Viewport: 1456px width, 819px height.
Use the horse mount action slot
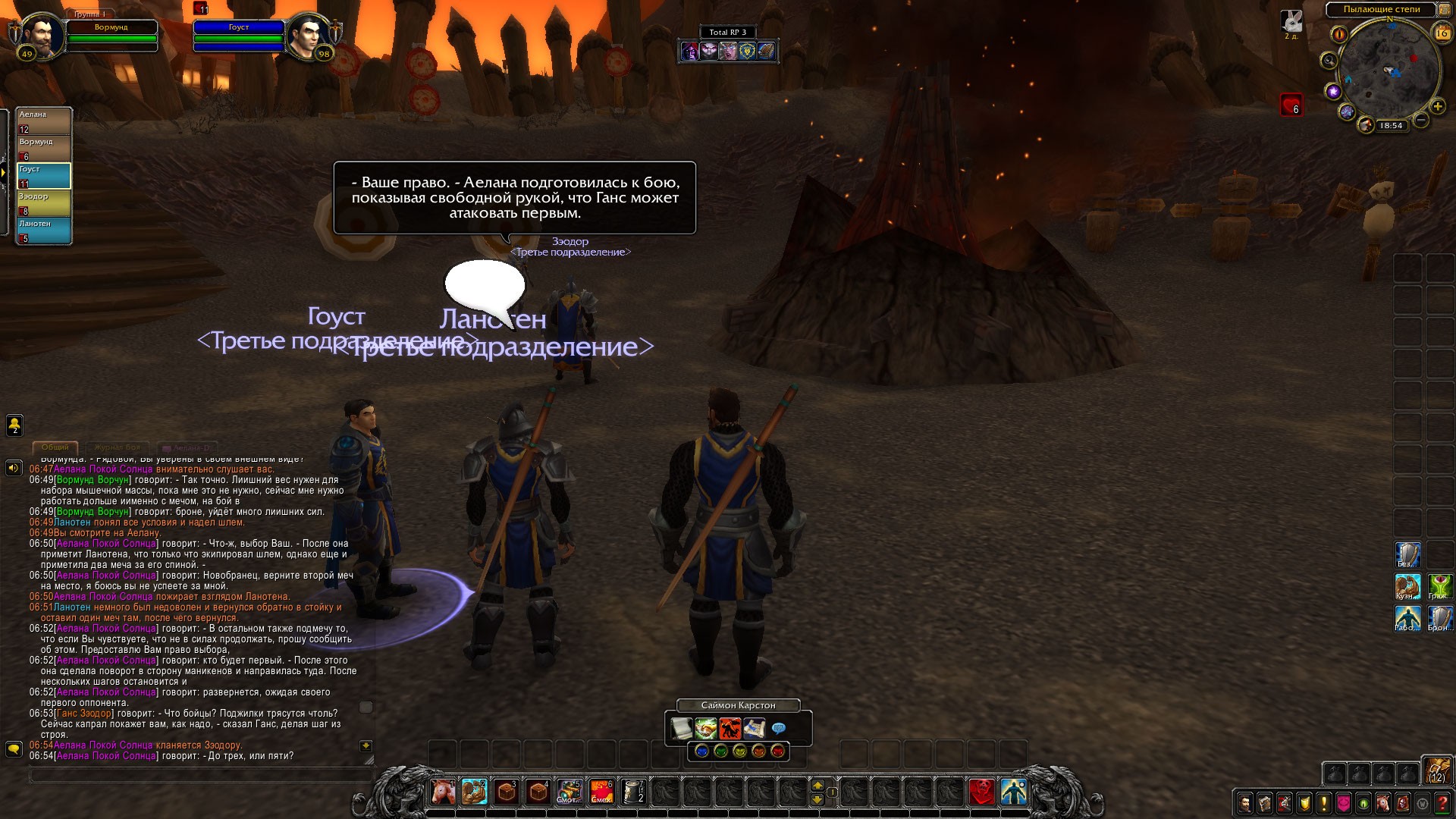pyautogui.click(x=443, y=792)
